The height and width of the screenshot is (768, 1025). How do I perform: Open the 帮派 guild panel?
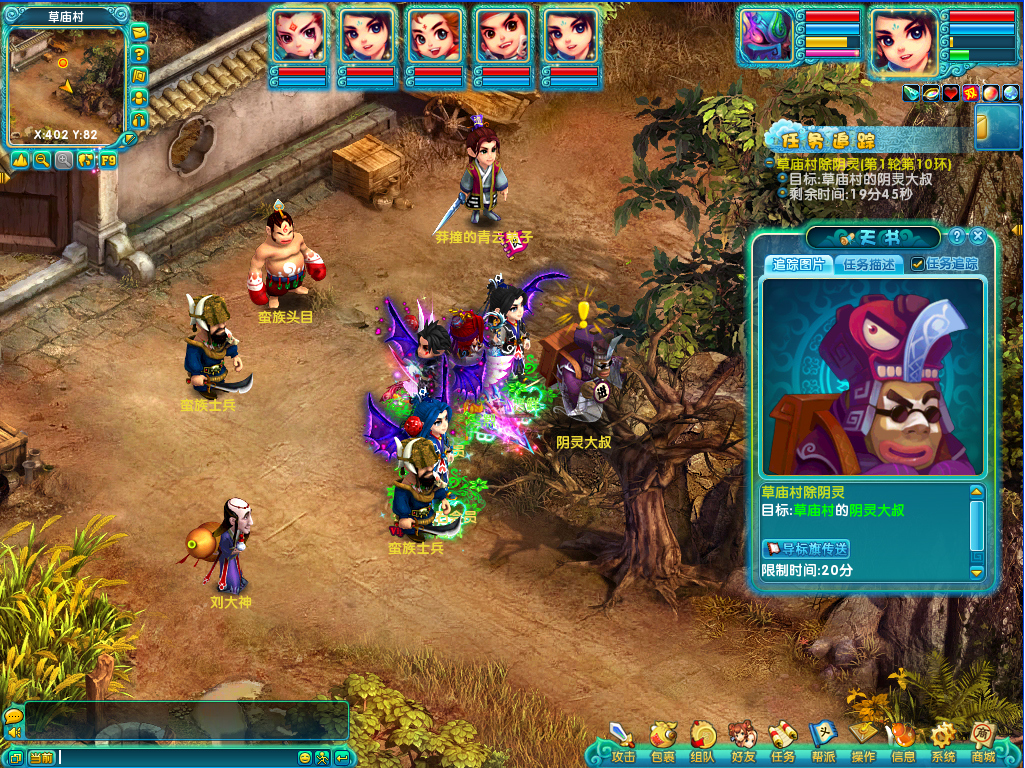click(823, 738)
